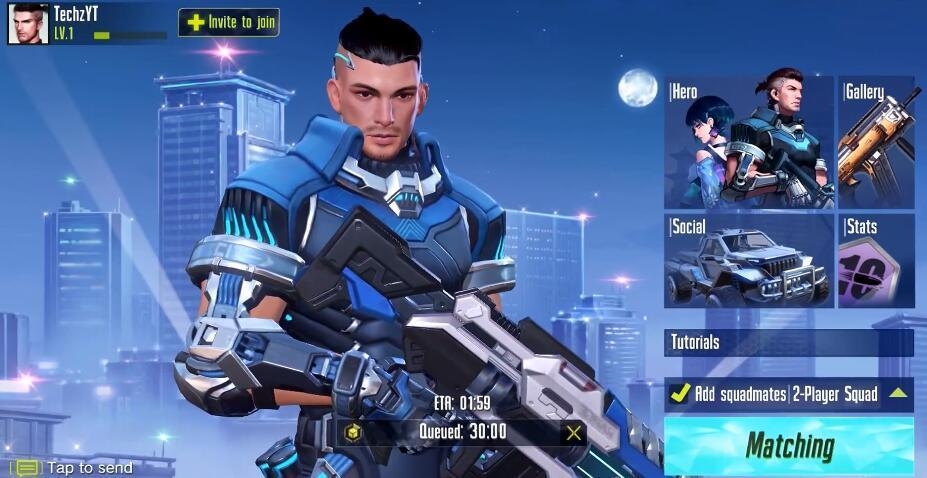Viewport: 927px width, 478px height.
Task: Toggle the Add squadmates checkbox
Action: pyautogui.click(x=680, y=393)
